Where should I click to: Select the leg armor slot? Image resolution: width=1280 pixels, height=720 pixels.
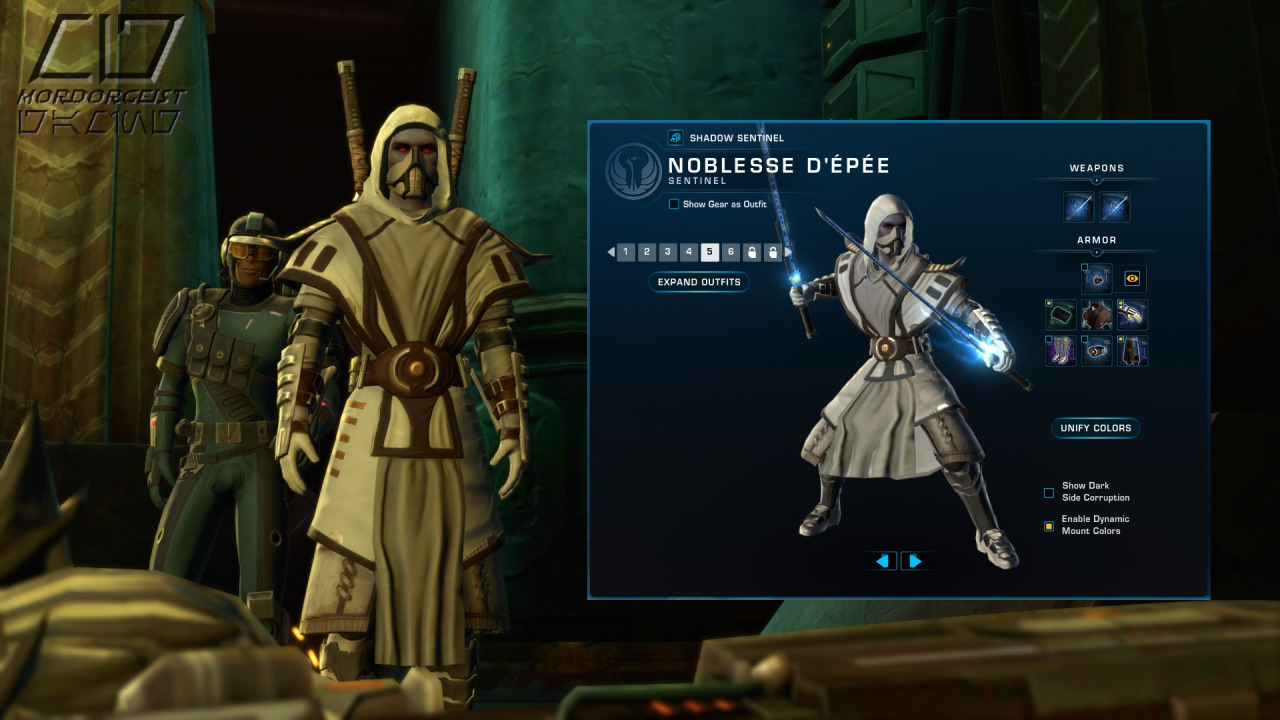tap(1133, 351)
